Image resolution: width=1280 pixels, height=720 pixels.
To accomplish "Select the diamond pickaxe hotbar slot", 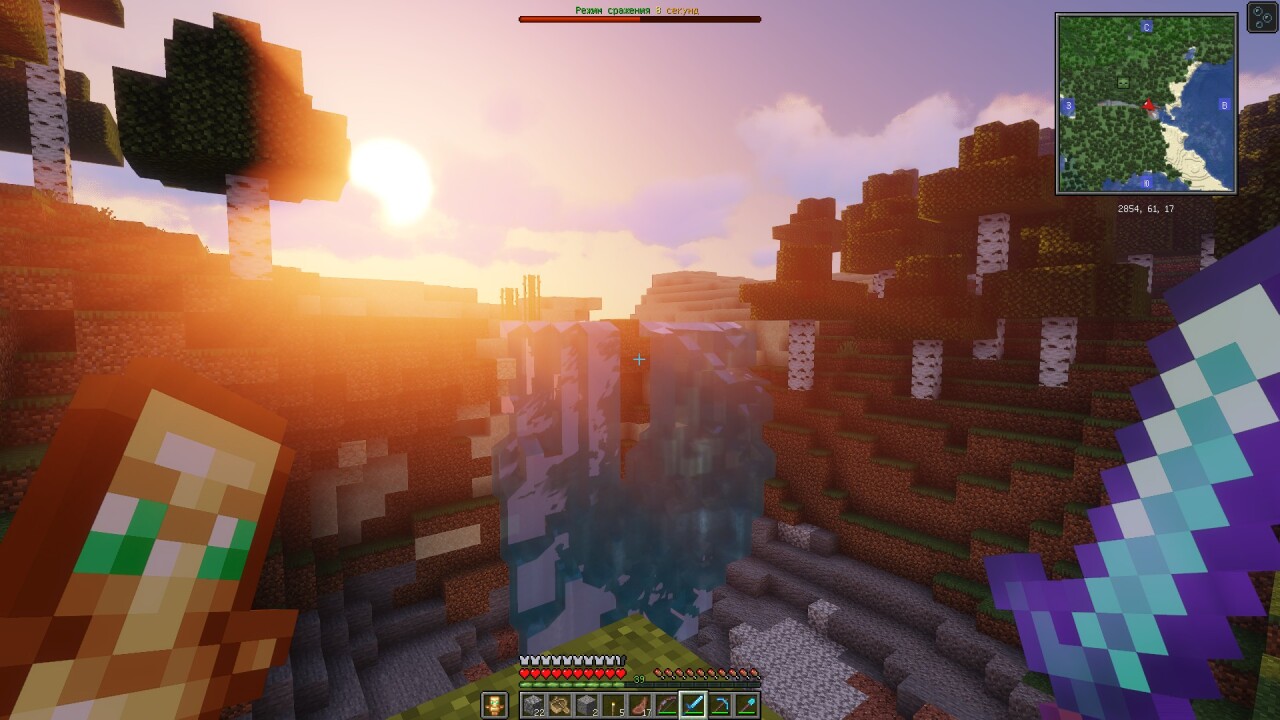I will [x=720, y=705].
